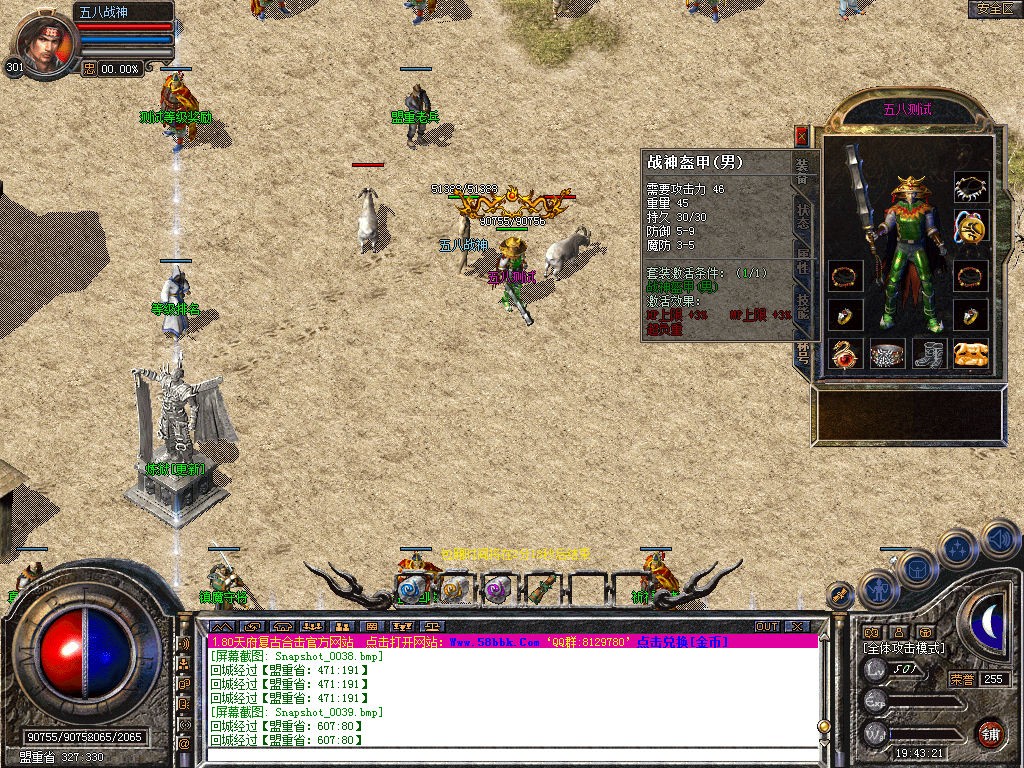Select the silver boots equipment slot
The width and height of the screenshot is (1024, 768).
click(x=931, y=355)
